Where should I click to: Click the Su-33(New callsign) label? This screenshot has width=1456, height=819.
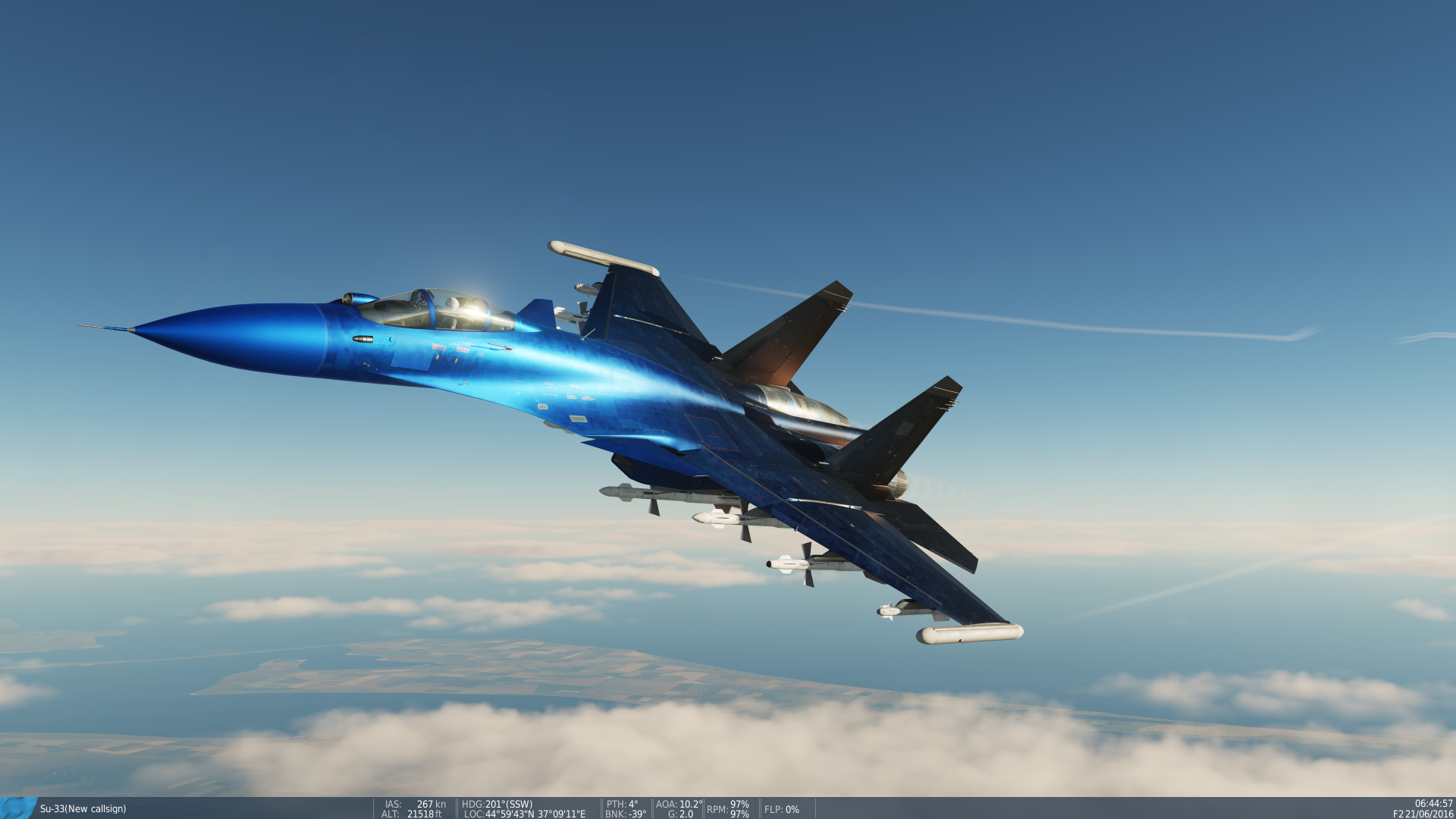[83, 810]
